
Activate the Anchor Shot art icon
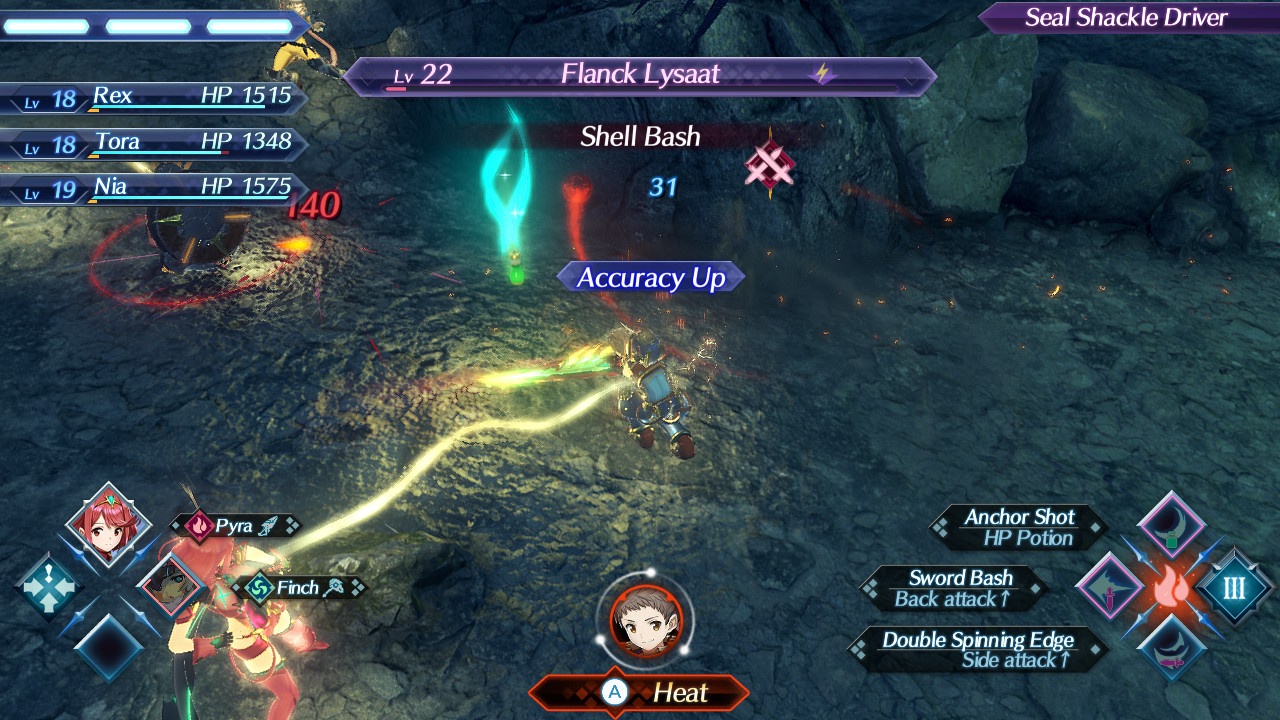[x=1171, y=525]
